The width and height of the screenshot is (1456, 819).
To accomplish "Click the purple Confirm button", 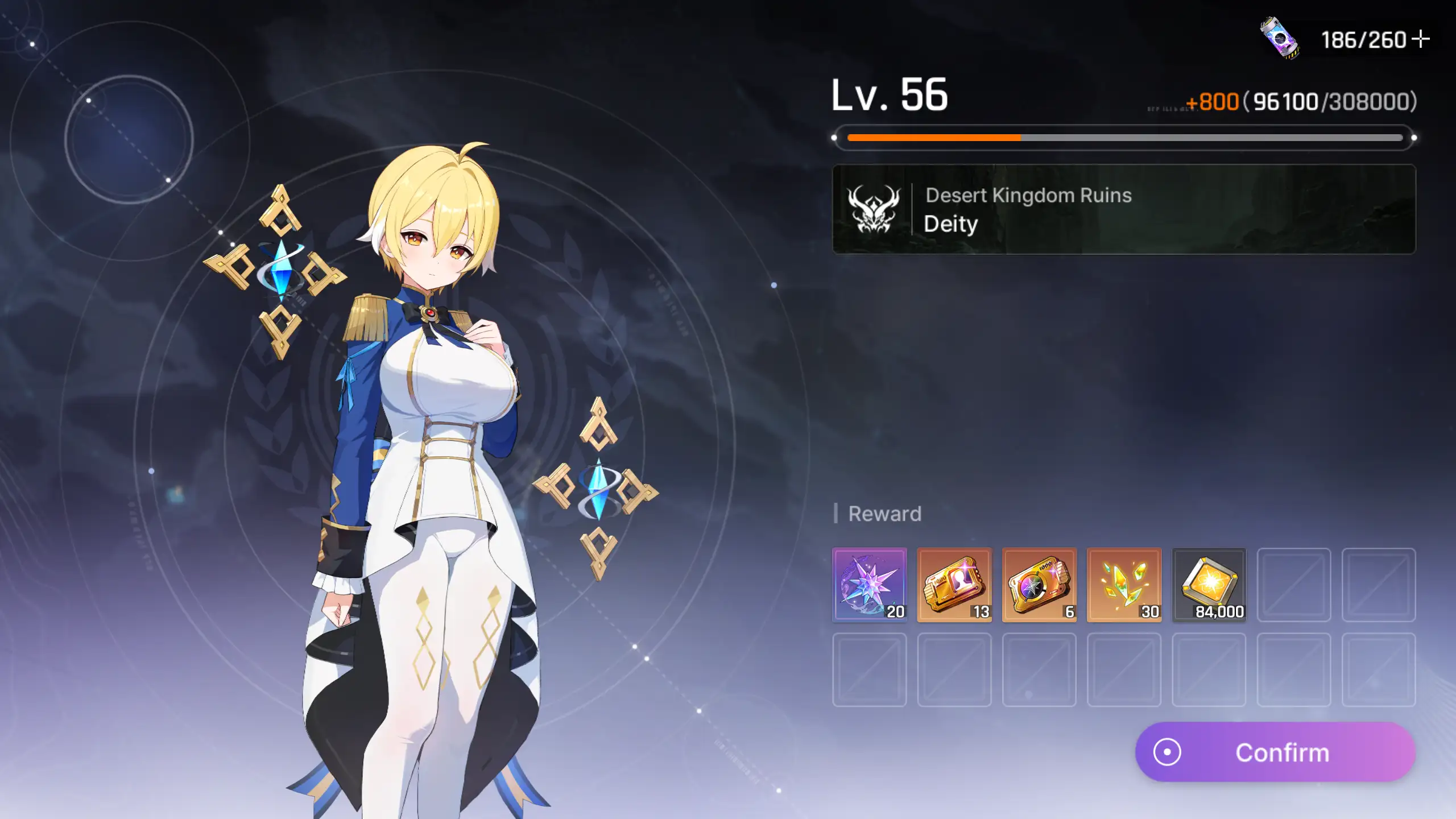I will (1275, 752).
